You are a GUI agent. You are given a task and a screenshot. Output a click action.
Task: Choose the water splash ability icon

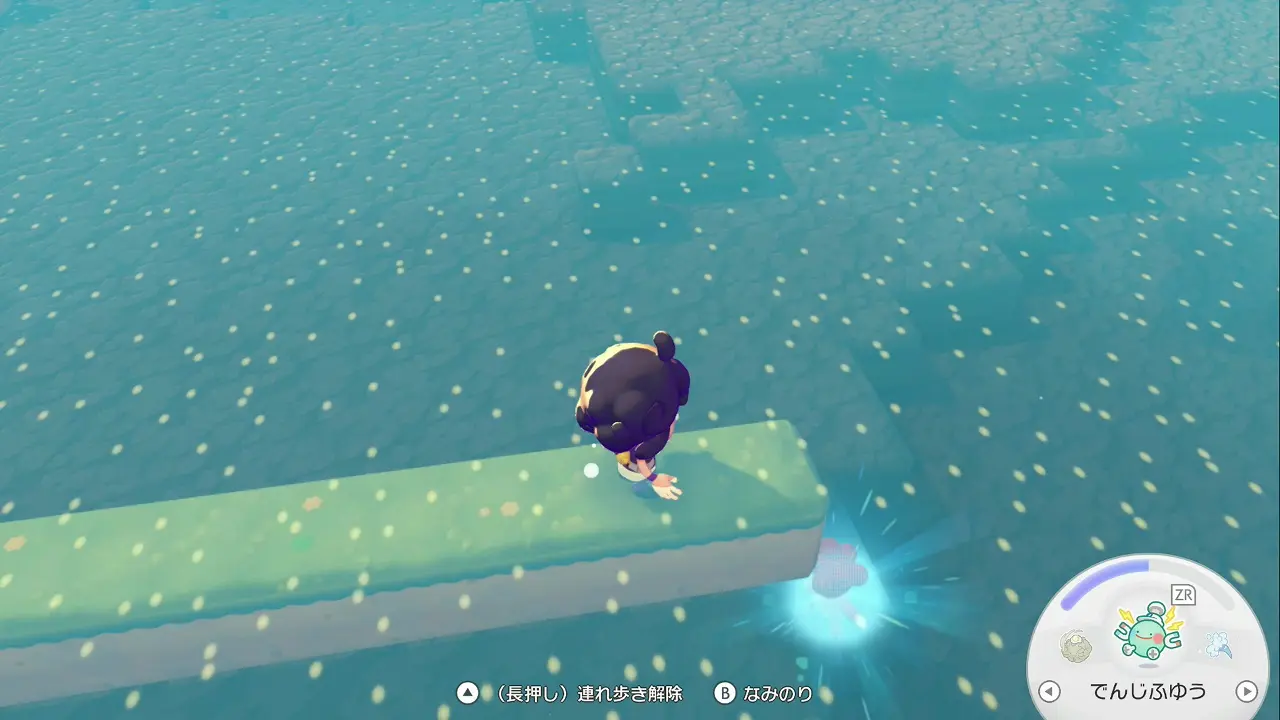pyautogui.click(x=1217, y=643)
